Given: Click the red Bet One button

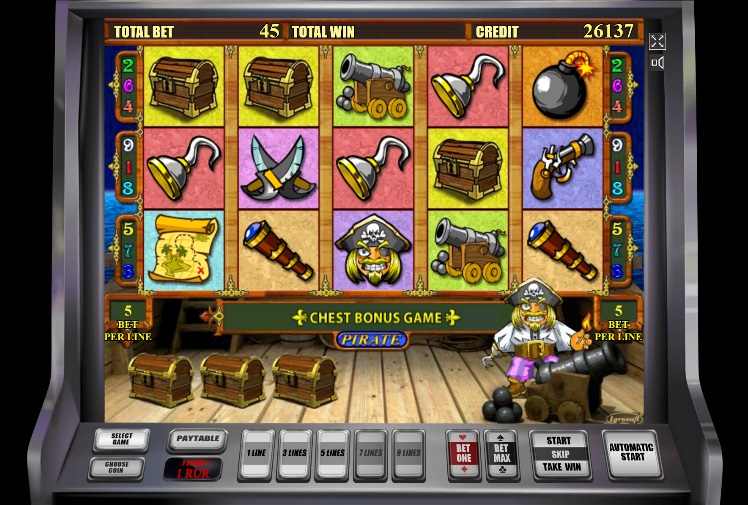Looking at the screenshot, I should pos(465,454).
